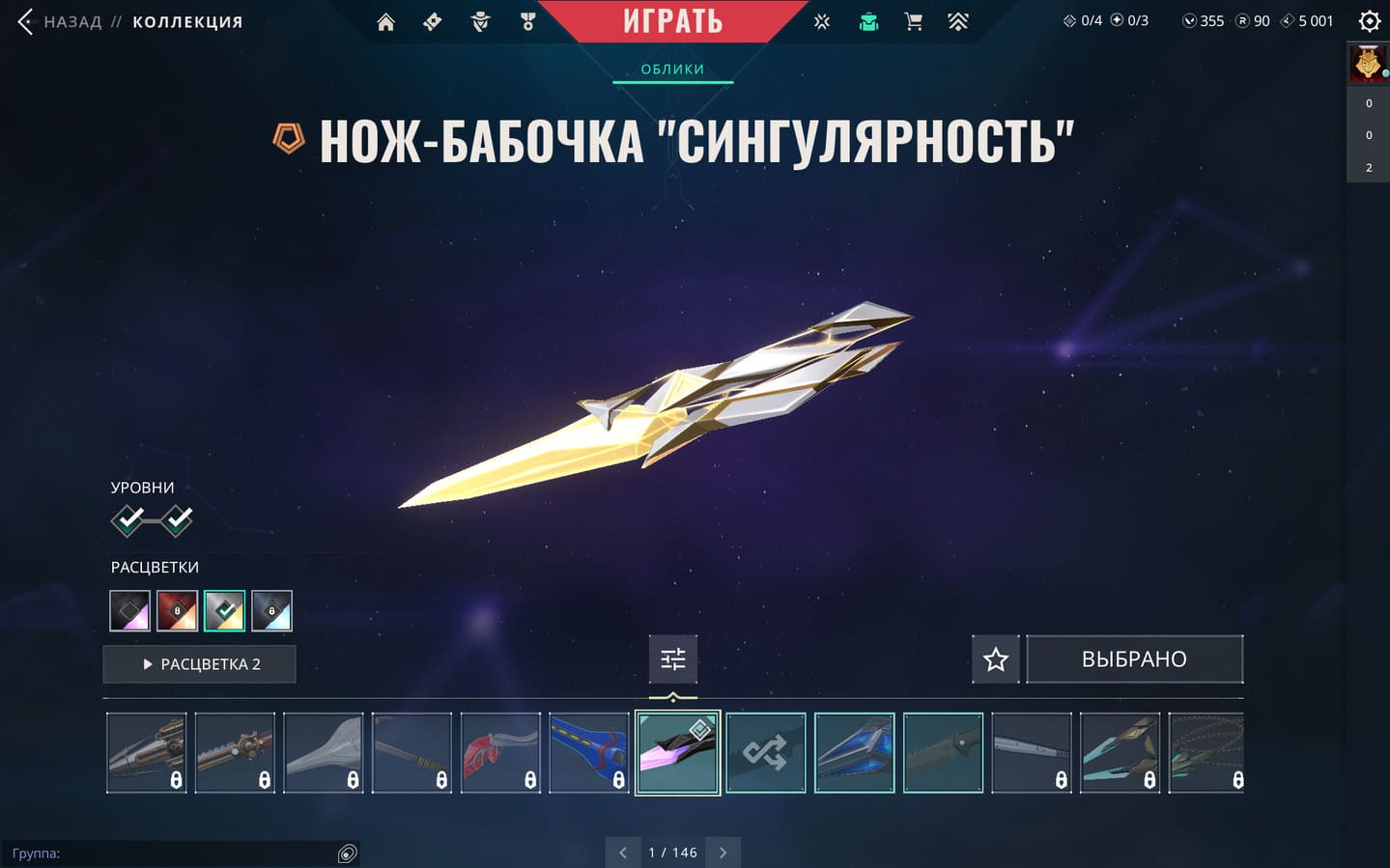Select the random shuffle skin tile
1390x868 pixels.
[765, 753]
